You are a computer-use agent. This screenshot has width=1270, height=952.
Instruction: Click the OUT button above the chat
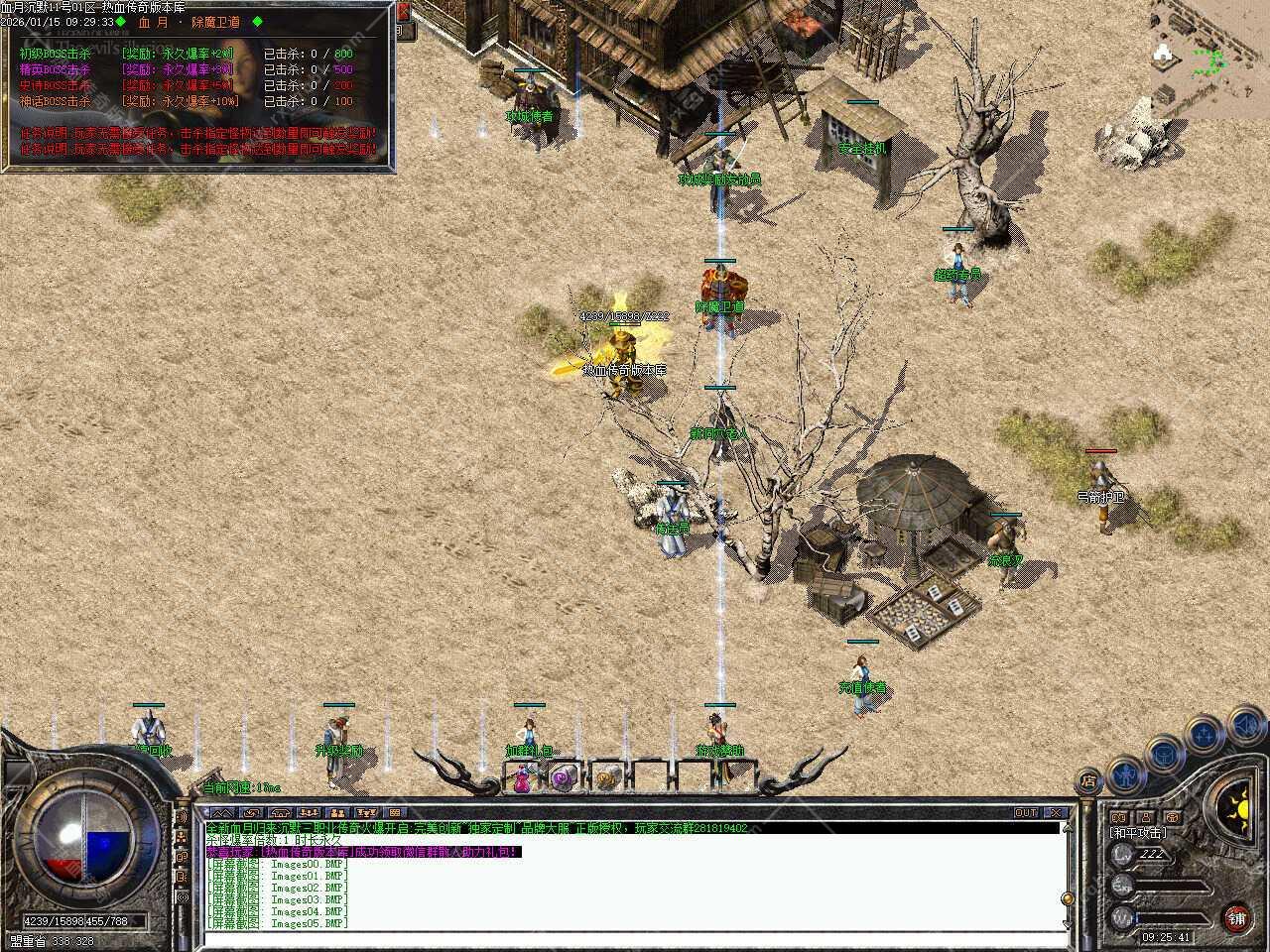(1026, 813)
